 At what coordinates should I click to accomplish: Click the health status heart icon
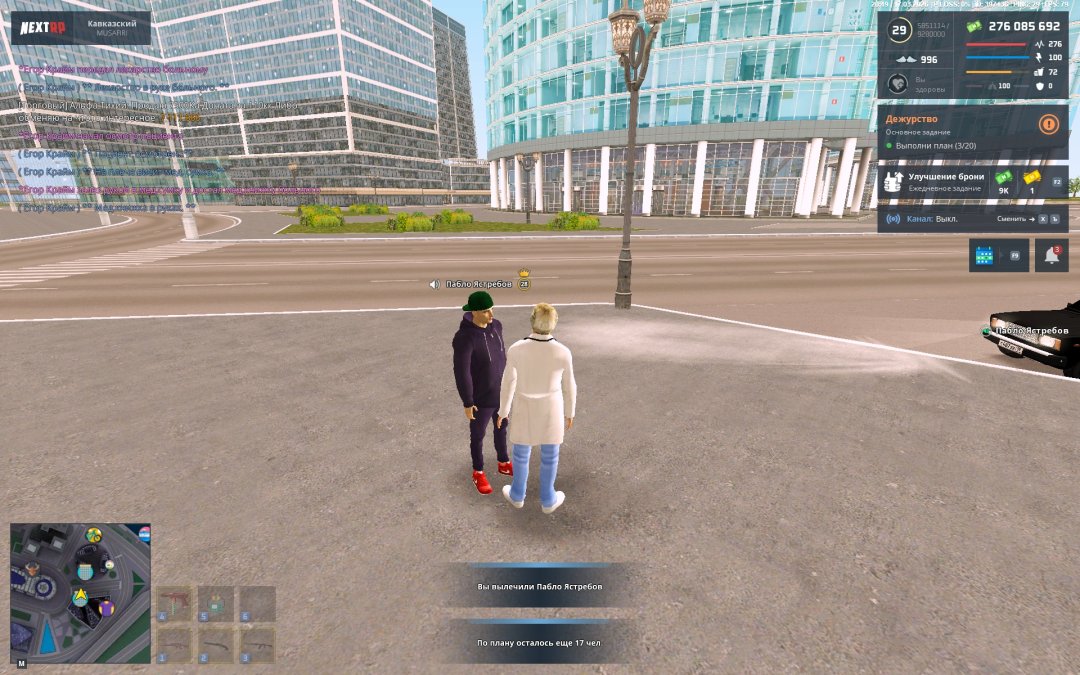899,84
